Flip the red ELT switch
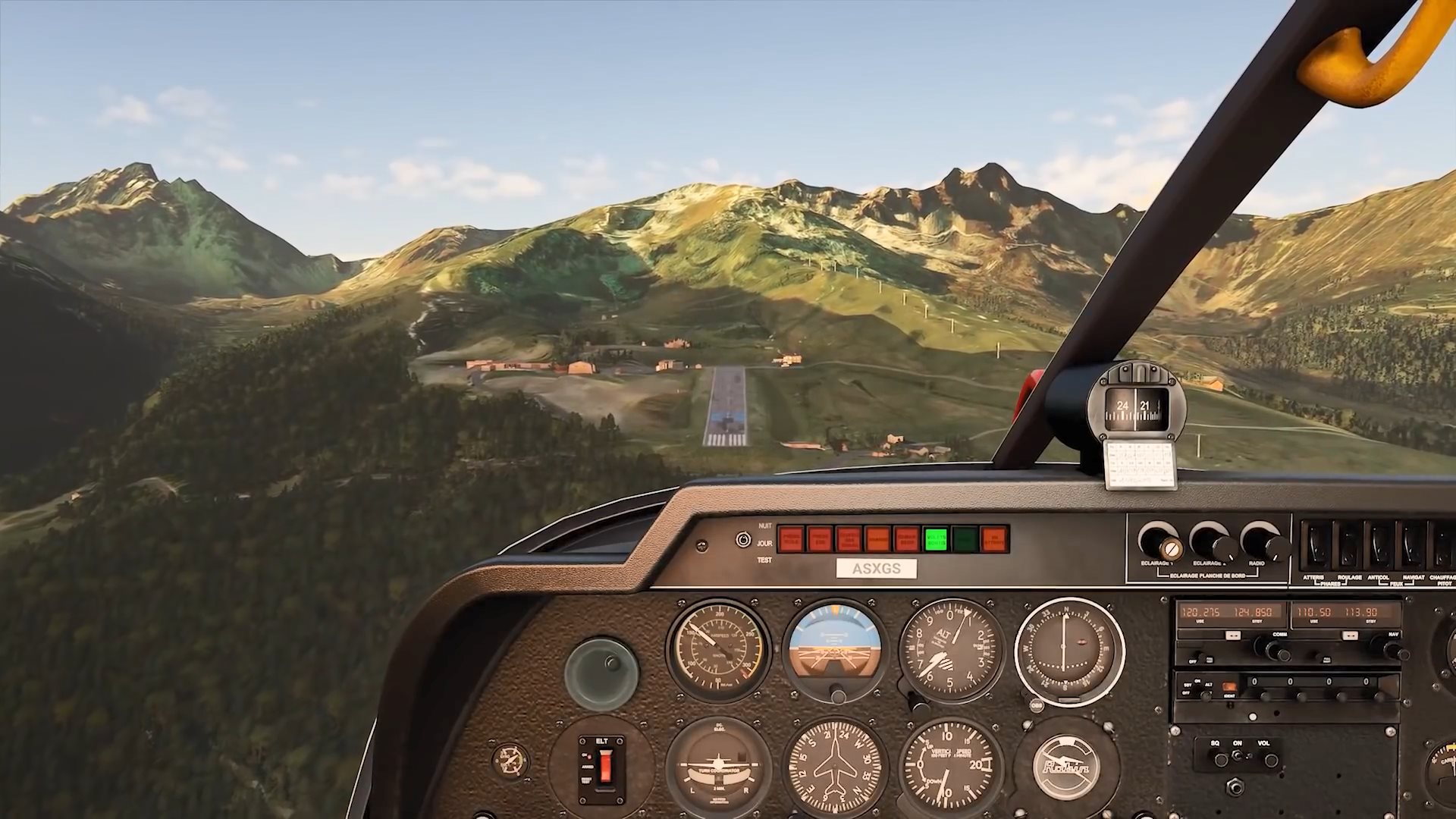This screenshot has width=1456, height=819. (x=604, y=767)
